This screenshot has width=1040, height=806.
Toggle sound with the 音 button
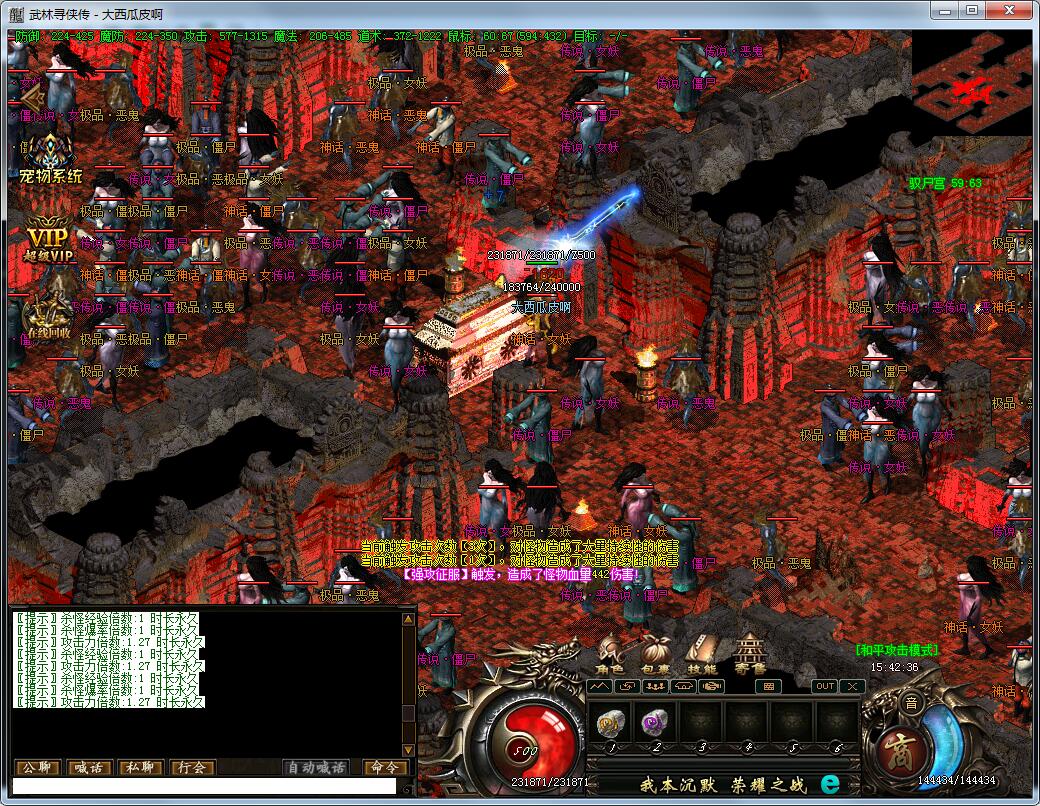click(x=911, y=703)
